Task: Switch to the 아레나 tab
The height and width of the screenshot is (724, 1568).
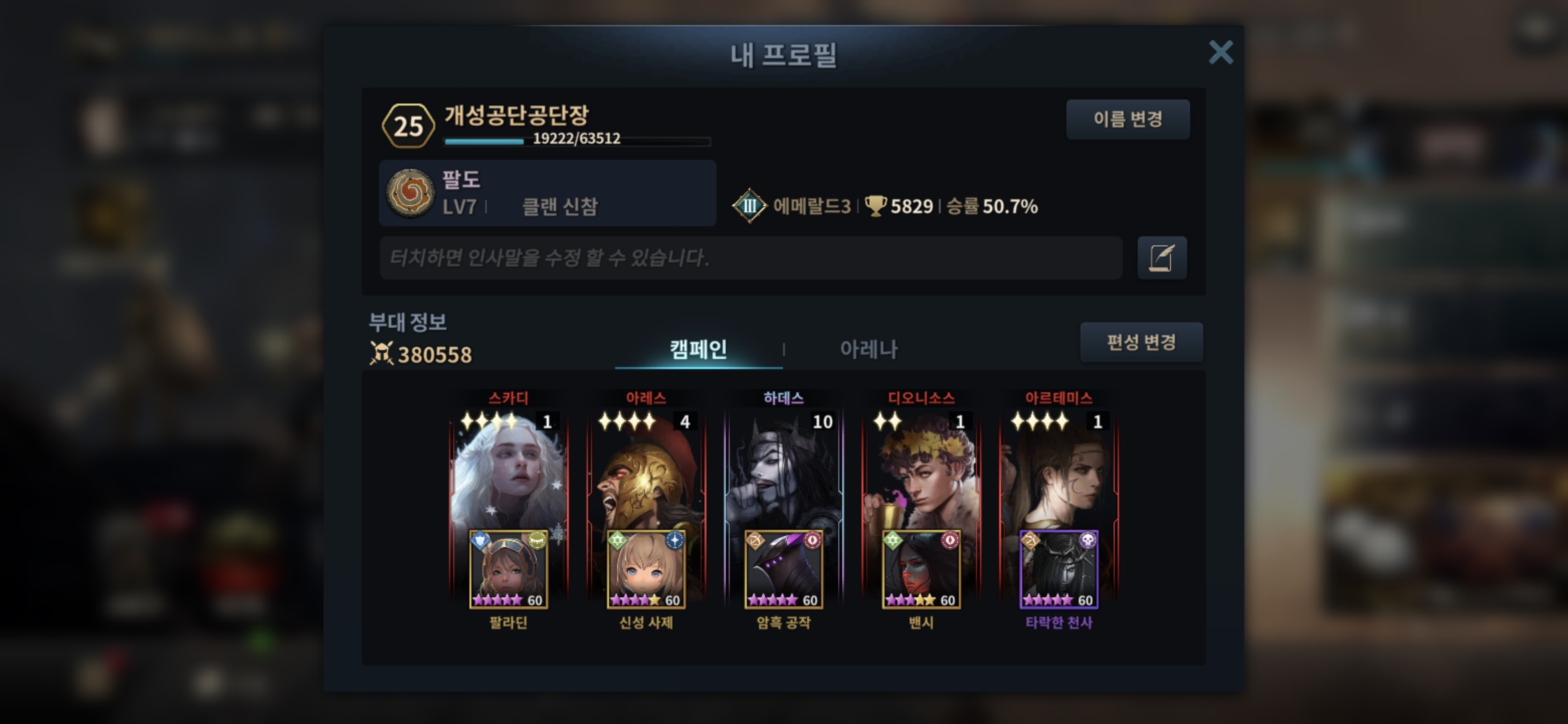Action: coord(868,349)
